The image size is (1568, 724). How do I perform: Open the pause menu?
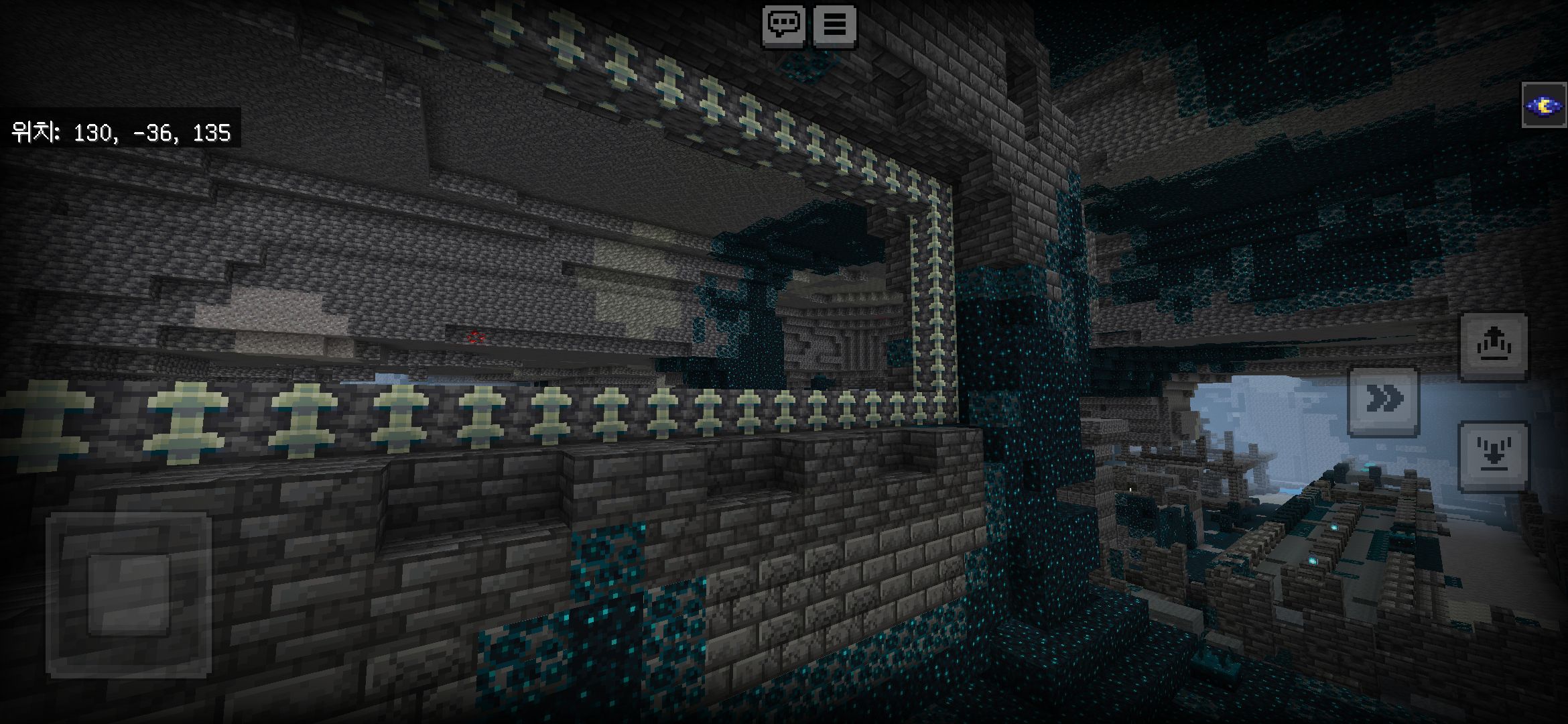pos(834,25)
